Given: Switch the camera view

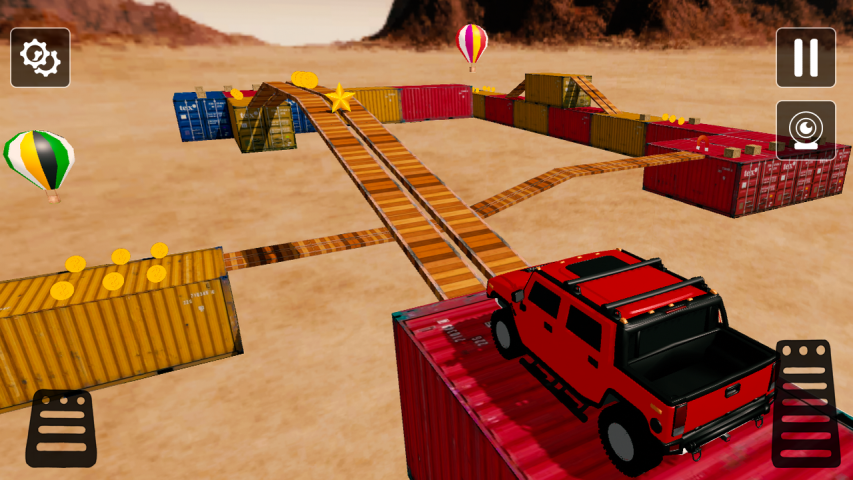Looking at the screenshot, I should click(805, 130).
